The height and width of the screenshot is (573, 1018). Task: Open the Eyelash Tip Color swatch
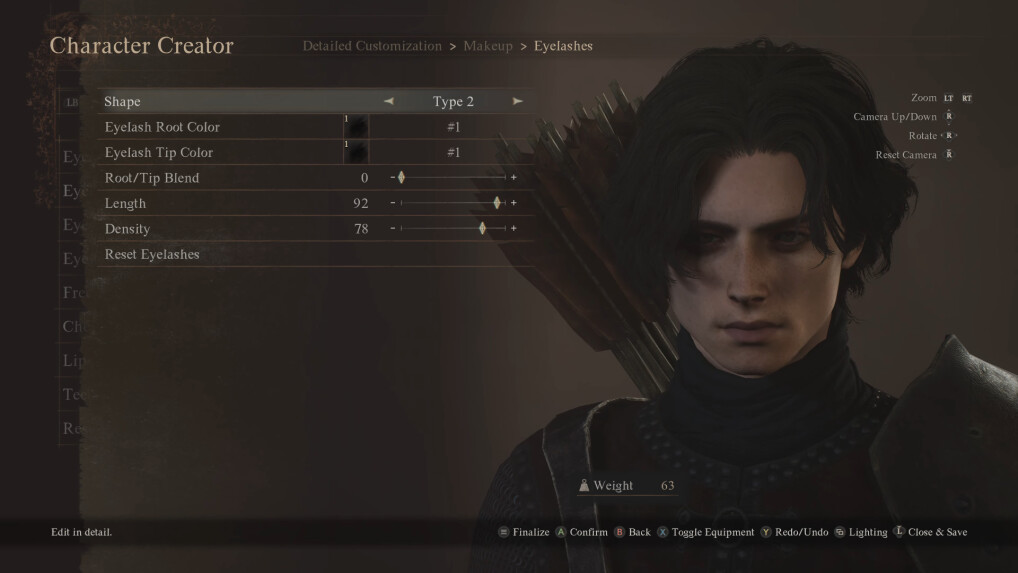[x=357, y=153]
